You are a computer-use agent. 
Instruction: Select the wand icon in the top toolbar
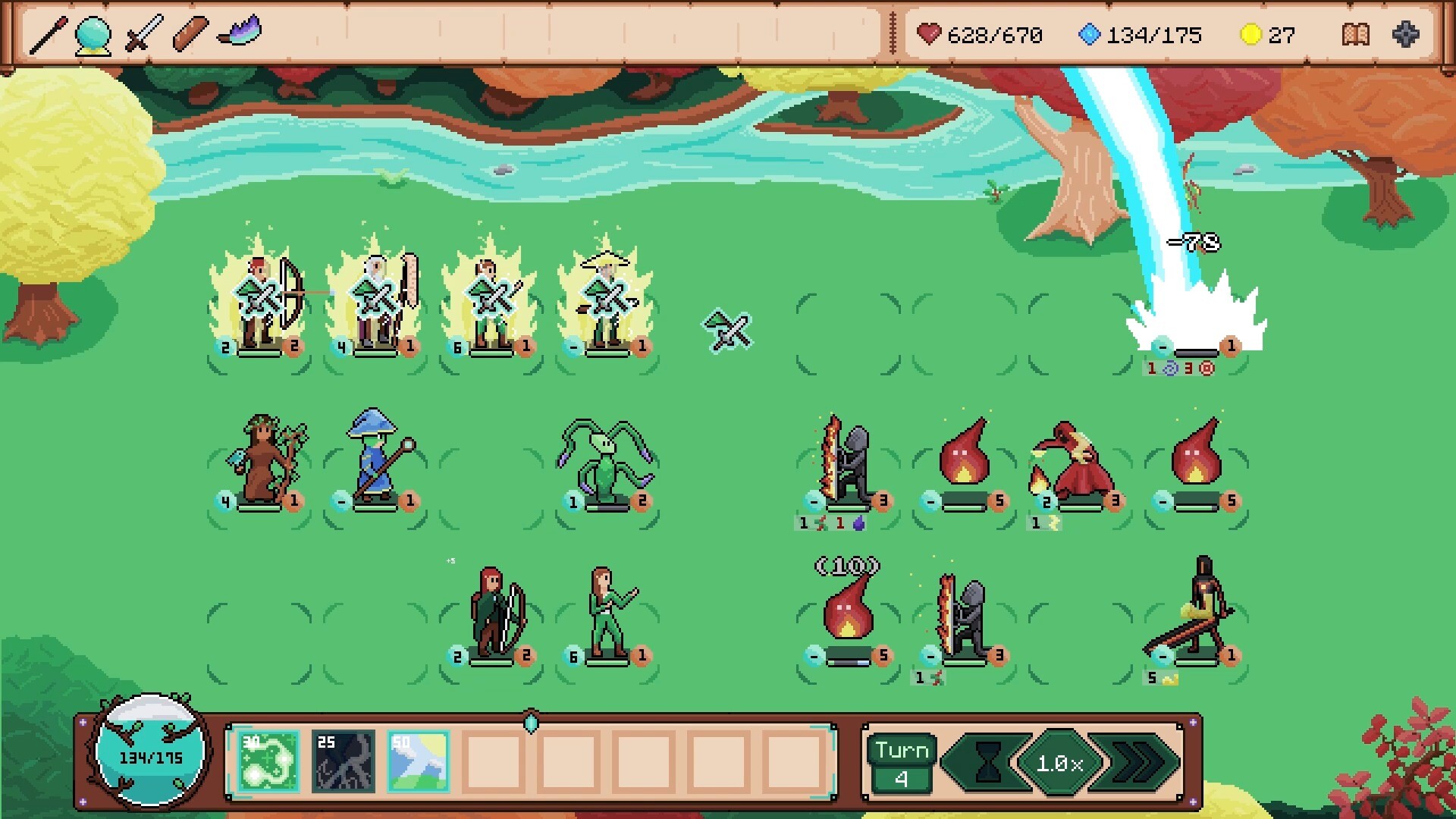[47, 34]
